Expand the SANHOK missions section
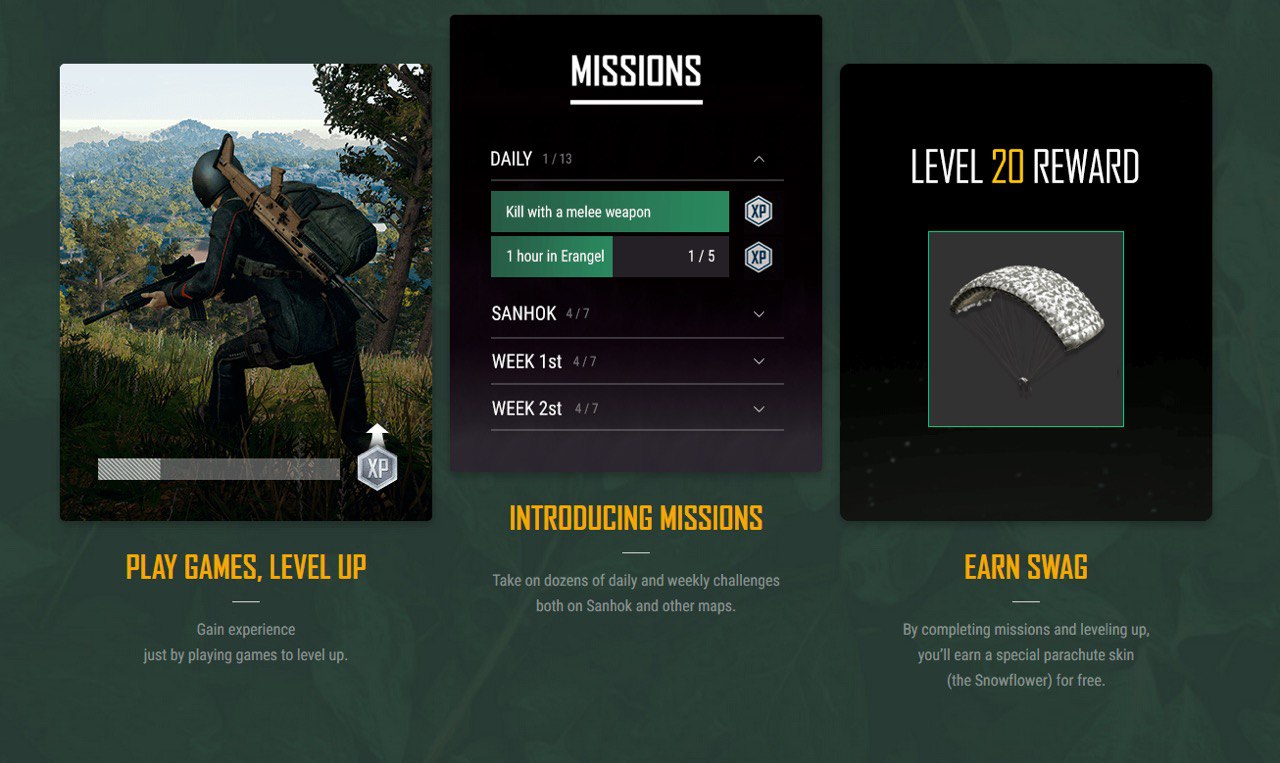This screenshot has width=1280, height=763. tap(759, 314)
